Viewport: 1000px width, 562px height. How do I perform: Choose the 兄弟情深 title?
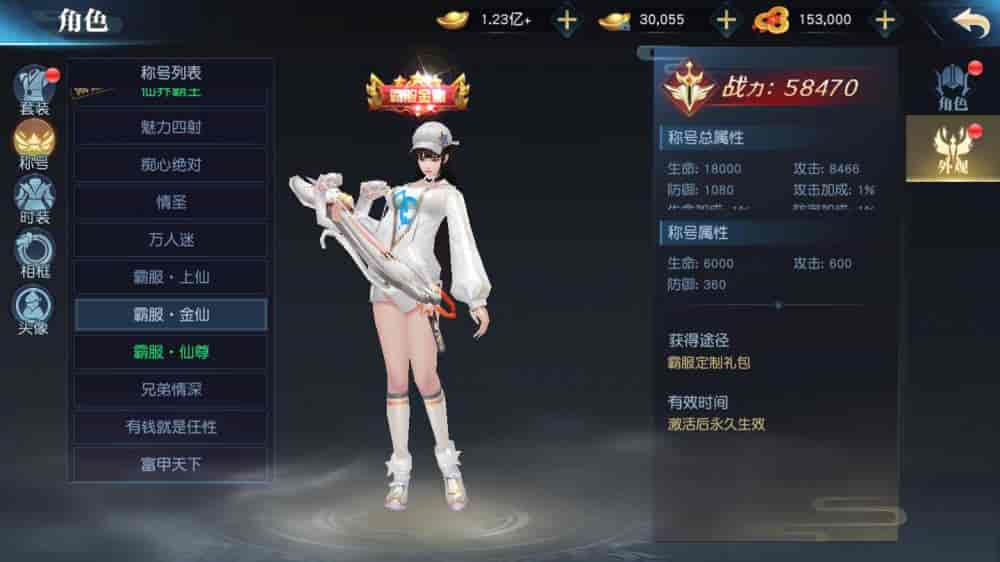point(171,389)
